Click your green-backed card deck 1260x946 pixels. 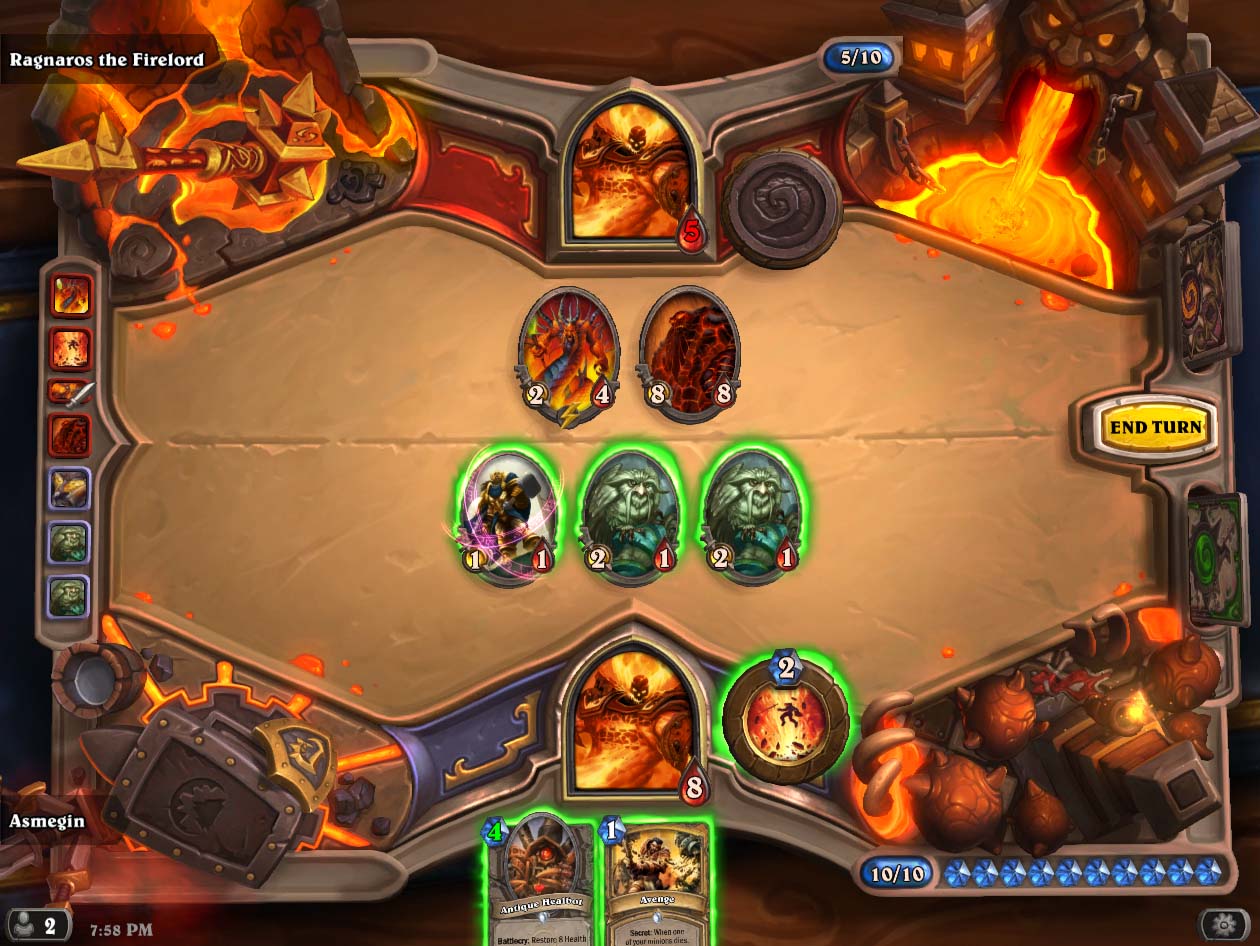click(1214, 560)
